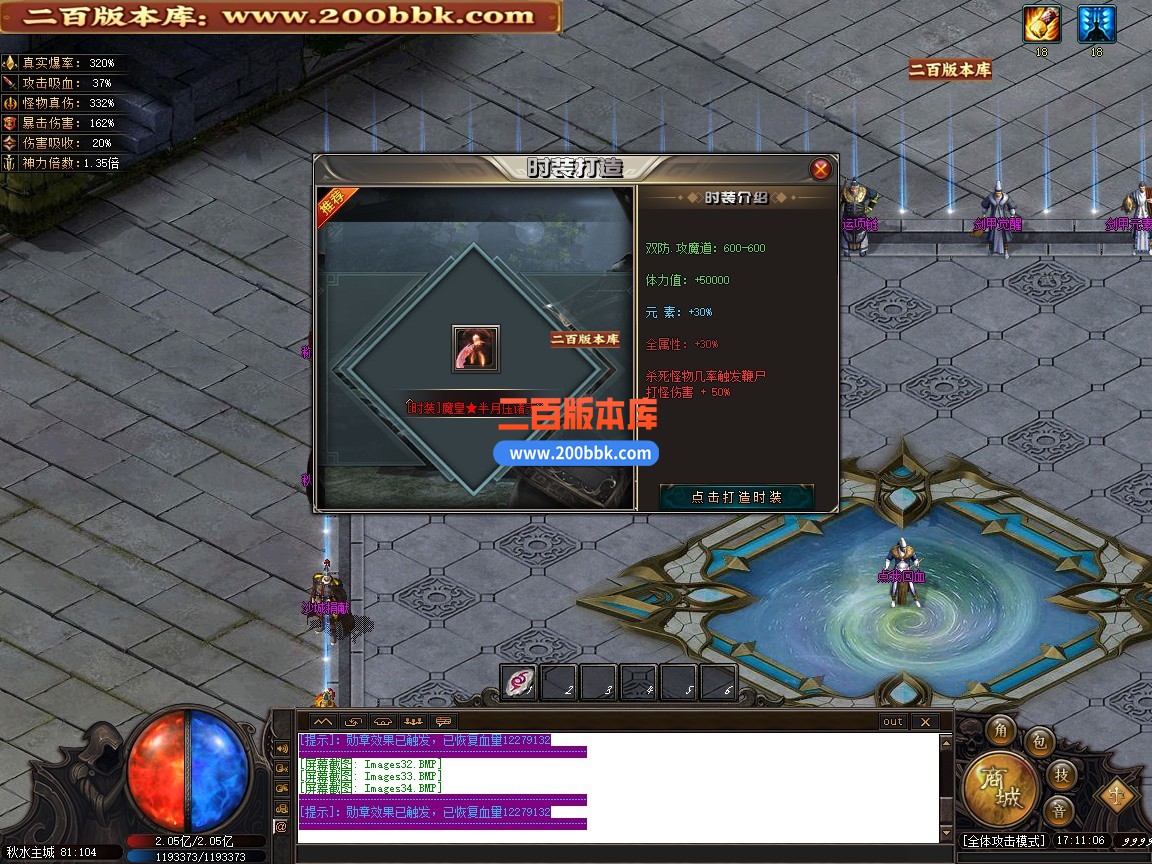Toggle the speaker icon beside chat

tap(281, 748)
